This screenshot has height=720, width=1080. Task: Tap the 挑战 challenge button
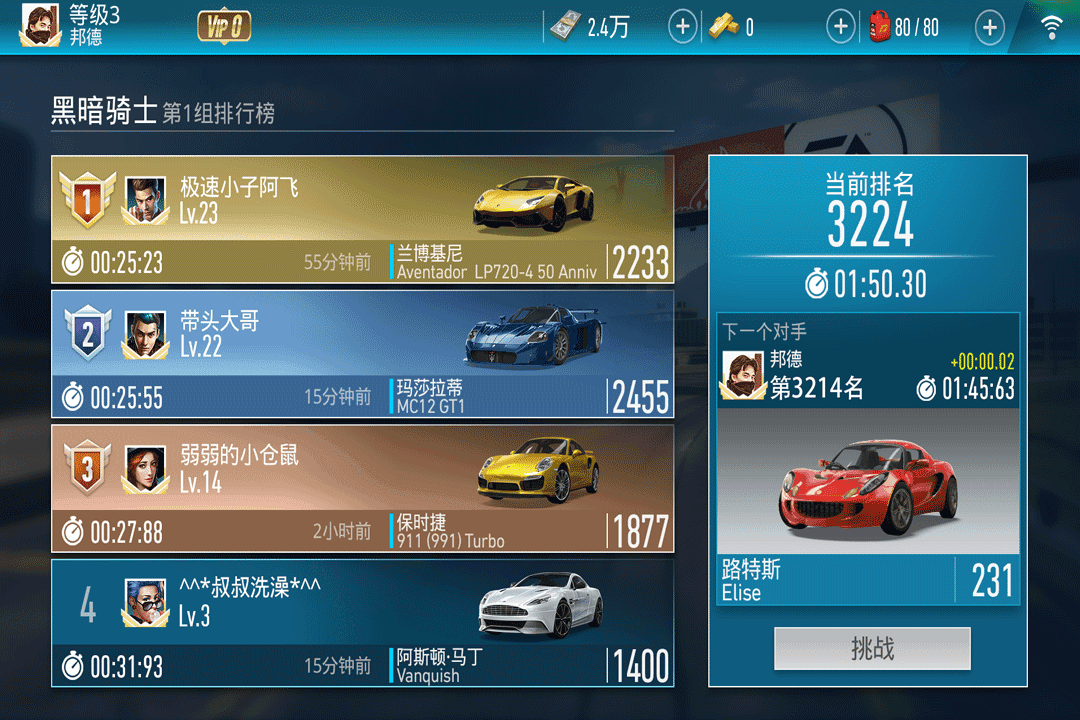point(872,649)
